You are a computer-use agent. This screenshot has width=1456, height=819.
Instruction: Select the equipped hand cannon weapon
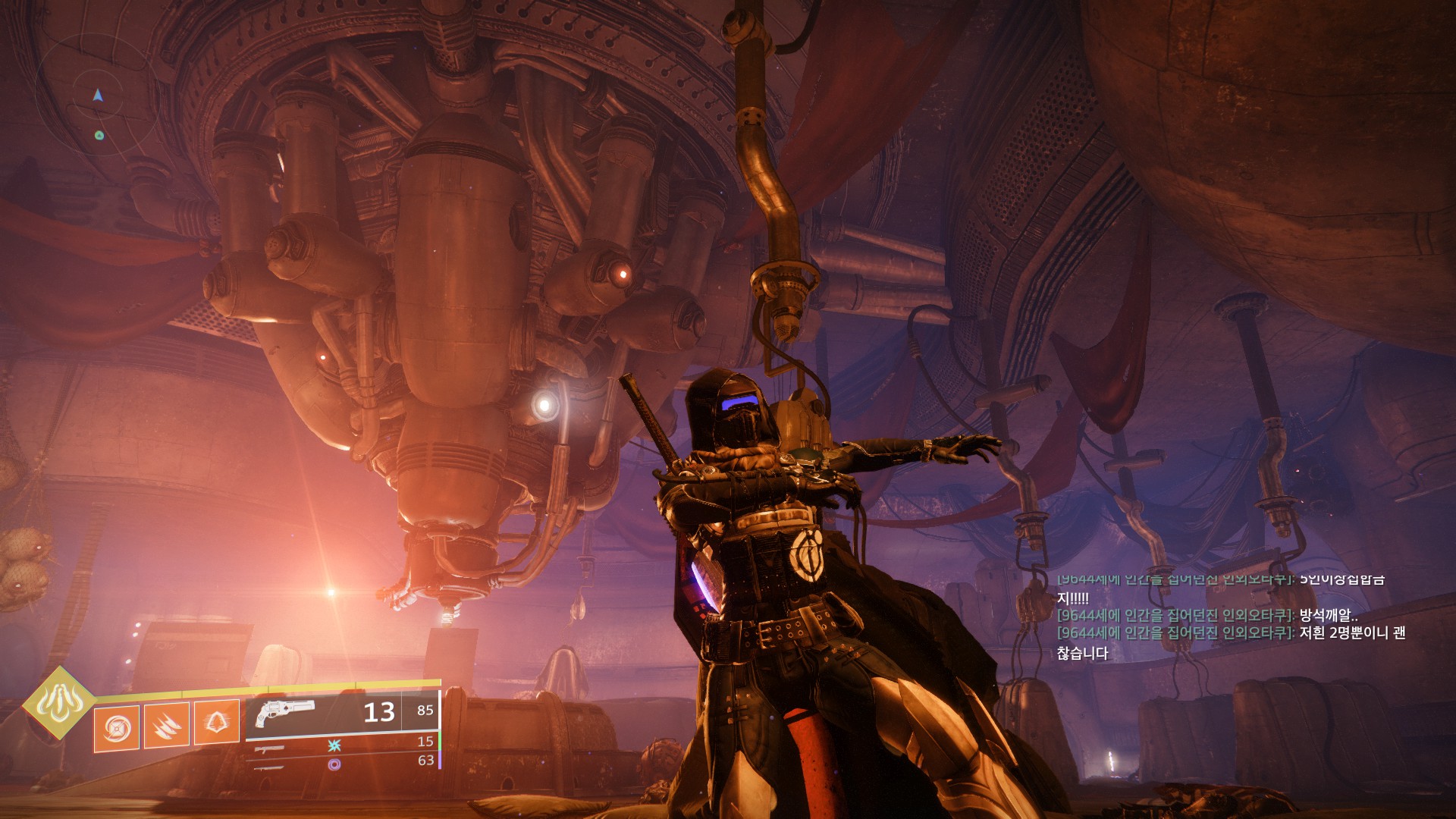click(x=285, y=714)
